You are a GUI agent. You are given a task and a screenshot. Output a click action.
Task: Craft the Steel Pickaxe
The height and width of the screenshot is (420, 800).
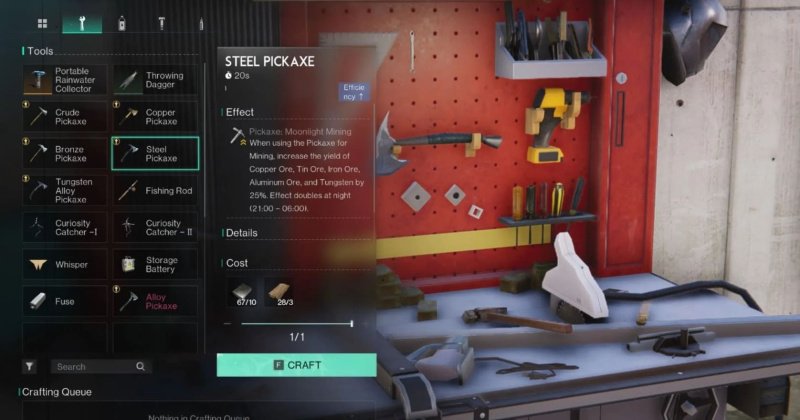pyautogui.click(x=296, y=365)
